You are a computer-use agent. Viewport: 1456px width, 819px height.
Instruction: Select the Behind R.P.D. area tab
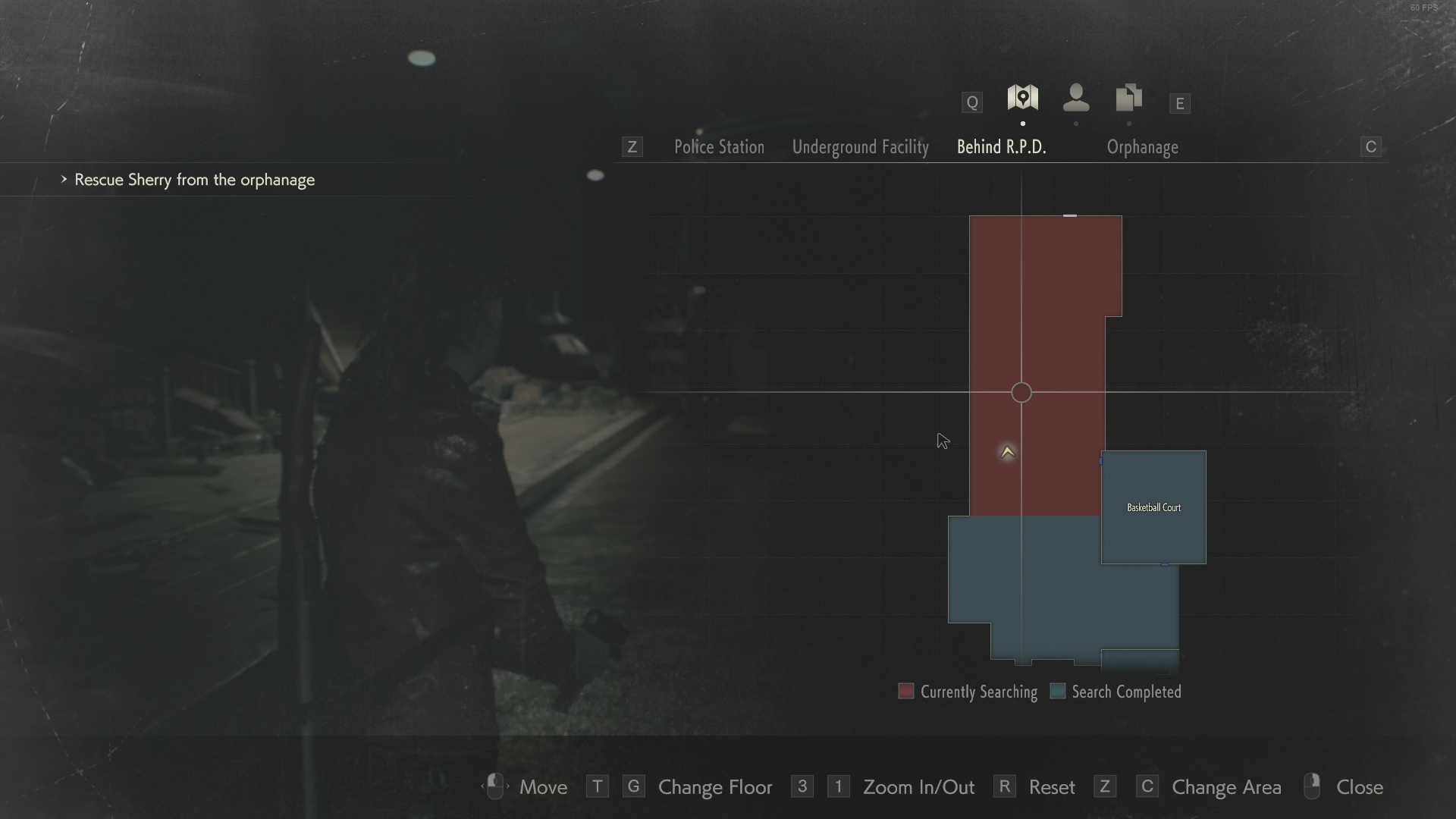[1001, 147]
